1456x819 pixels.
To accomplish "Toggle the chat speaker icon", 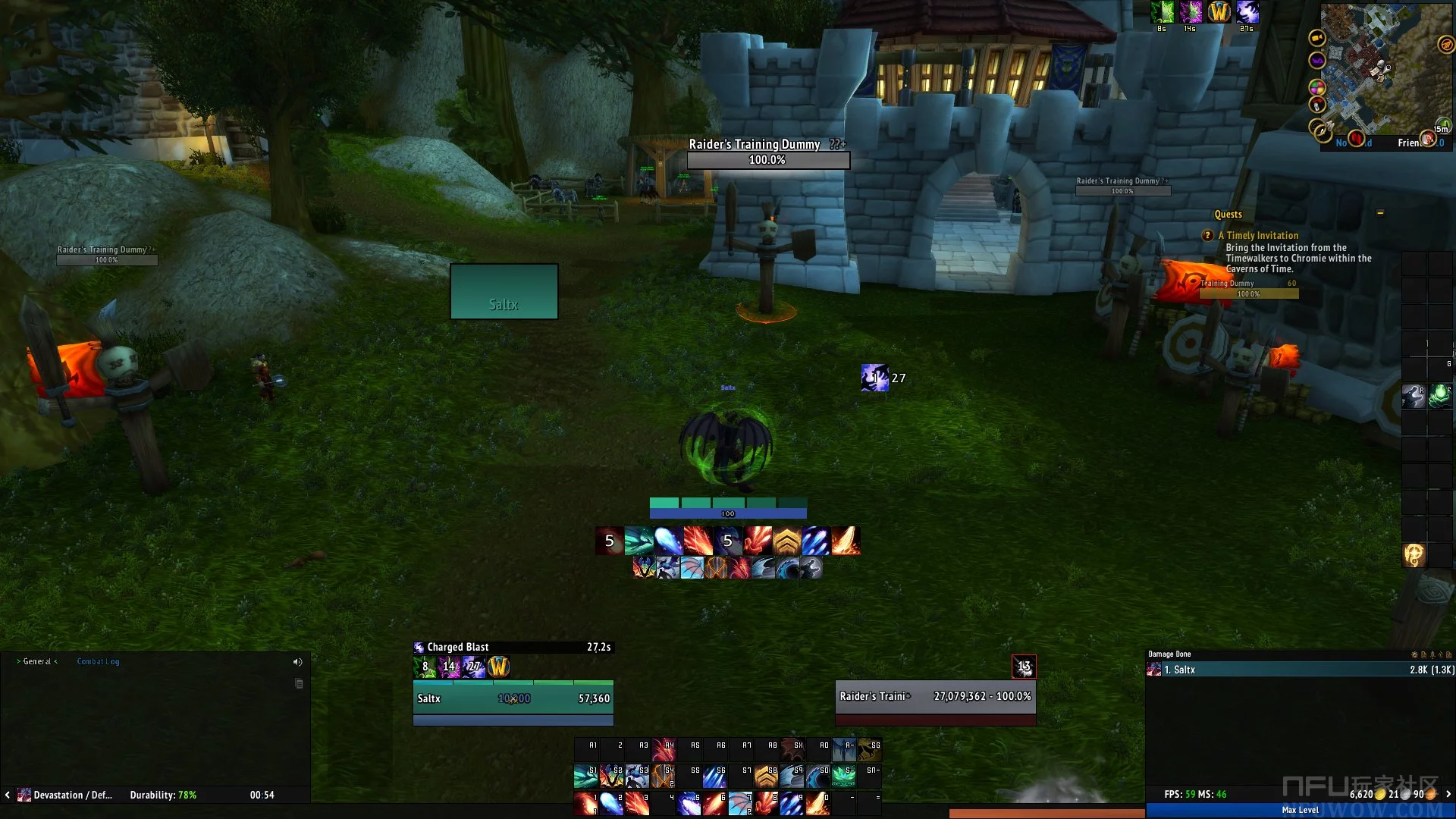I will click(x=297, y=662).
